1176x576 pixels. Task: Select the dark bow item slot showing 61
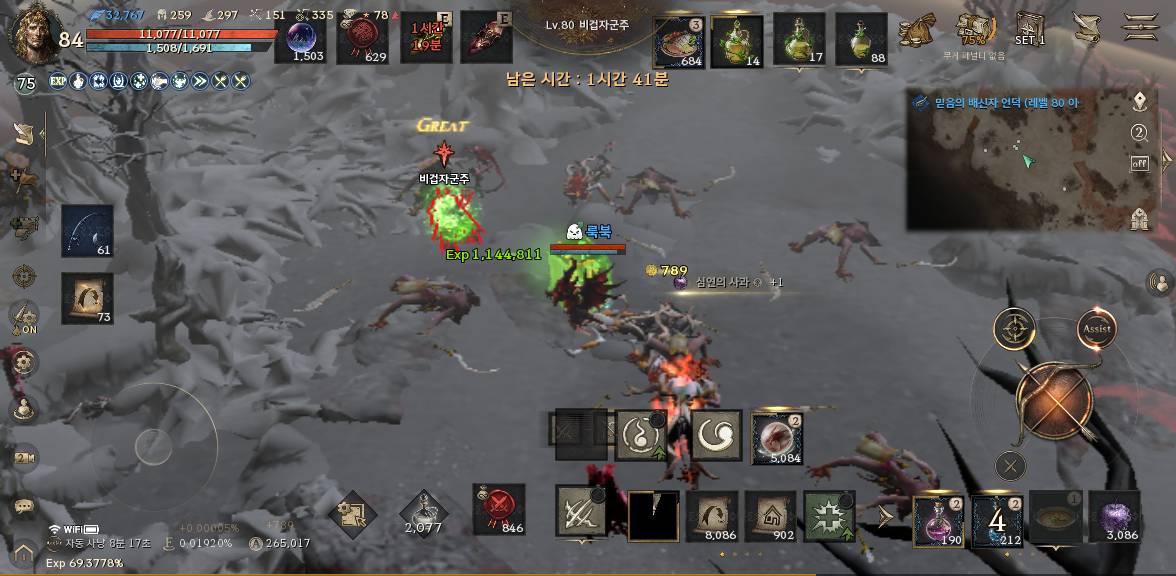point(87,231)
